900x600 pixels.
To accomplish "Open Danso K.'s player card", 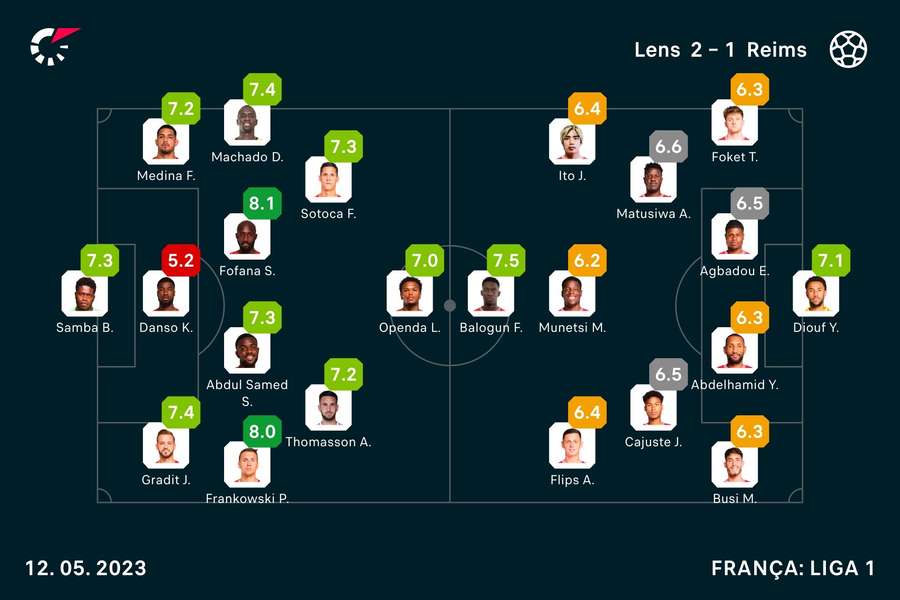I will [165, 293].
